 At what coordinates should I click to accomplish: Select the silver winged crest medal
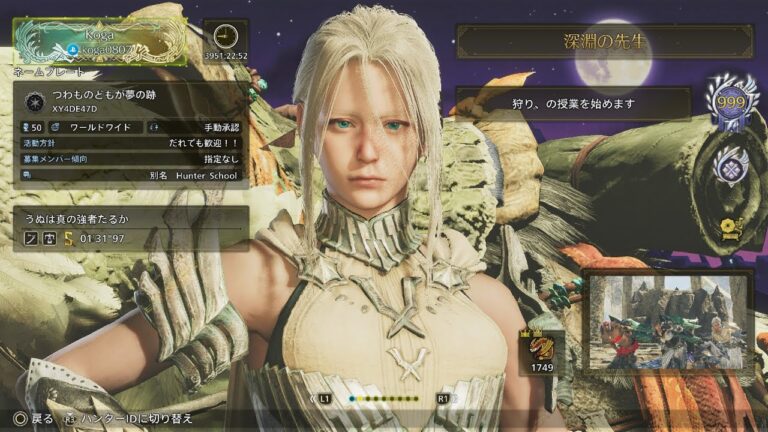[731, 167]
